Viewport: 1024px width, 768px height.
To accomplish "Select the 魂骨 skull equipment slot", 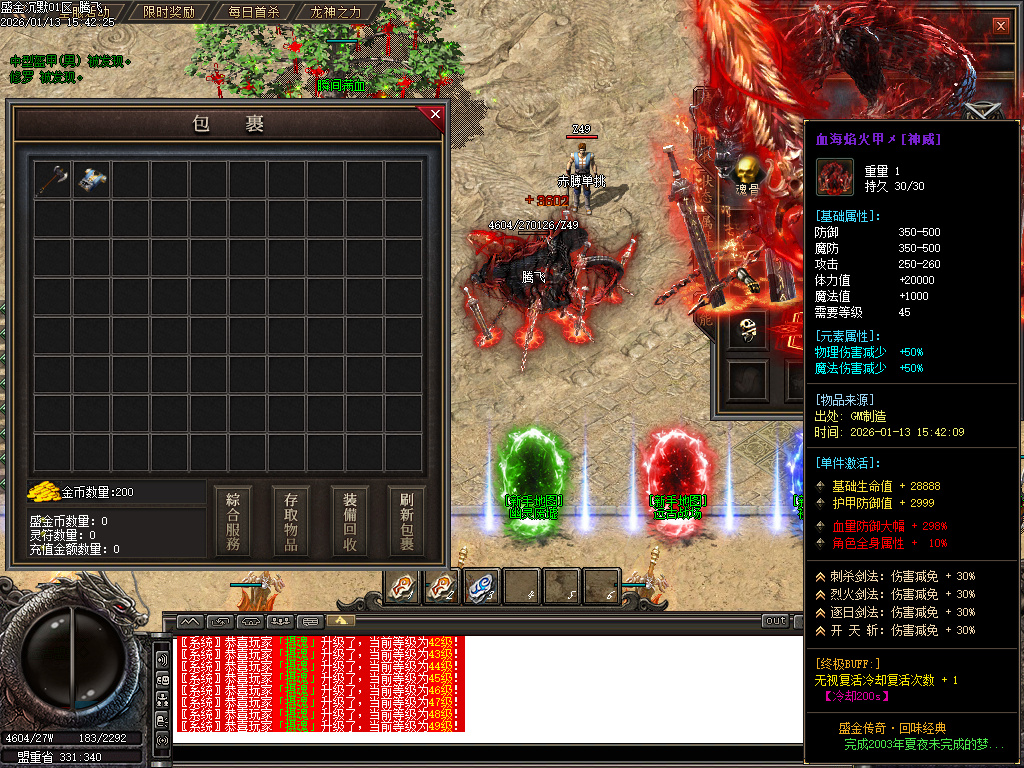I will (747, 172).
